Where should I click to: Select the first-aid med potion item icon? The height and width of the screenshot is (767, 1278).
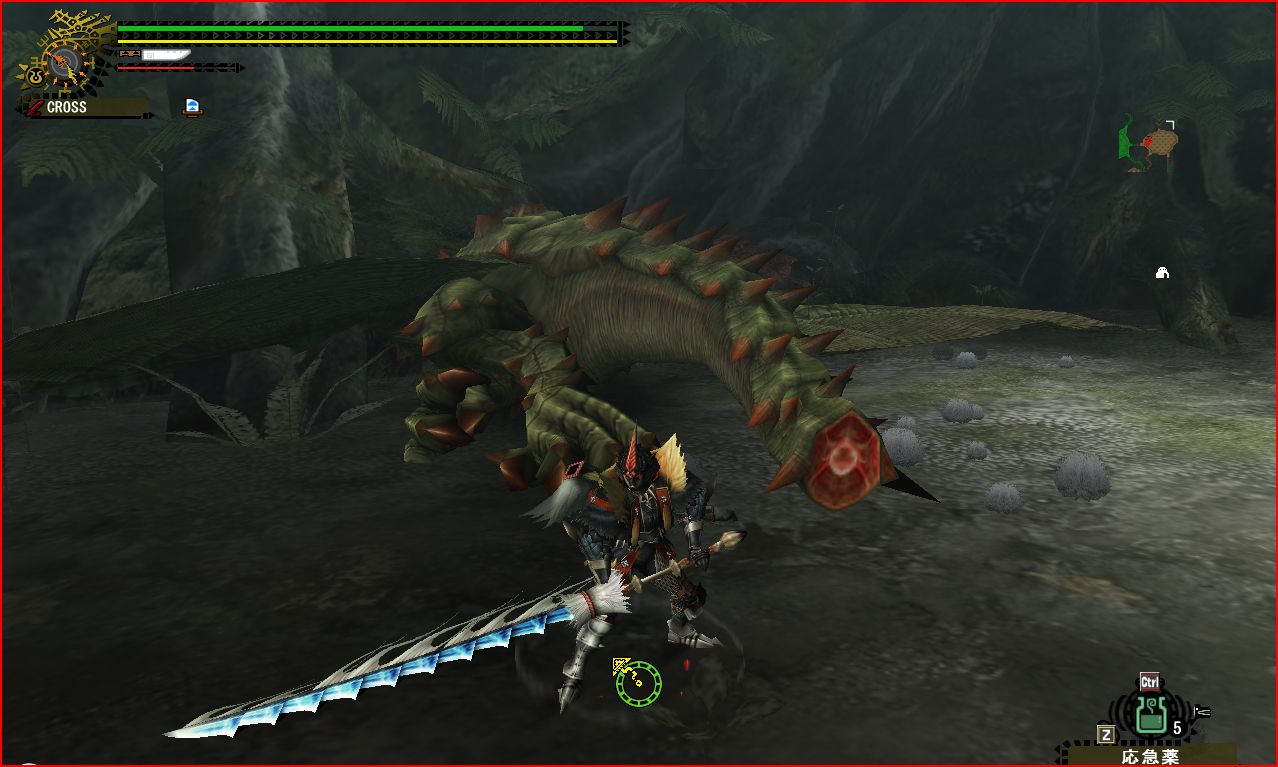(1153, 715)
